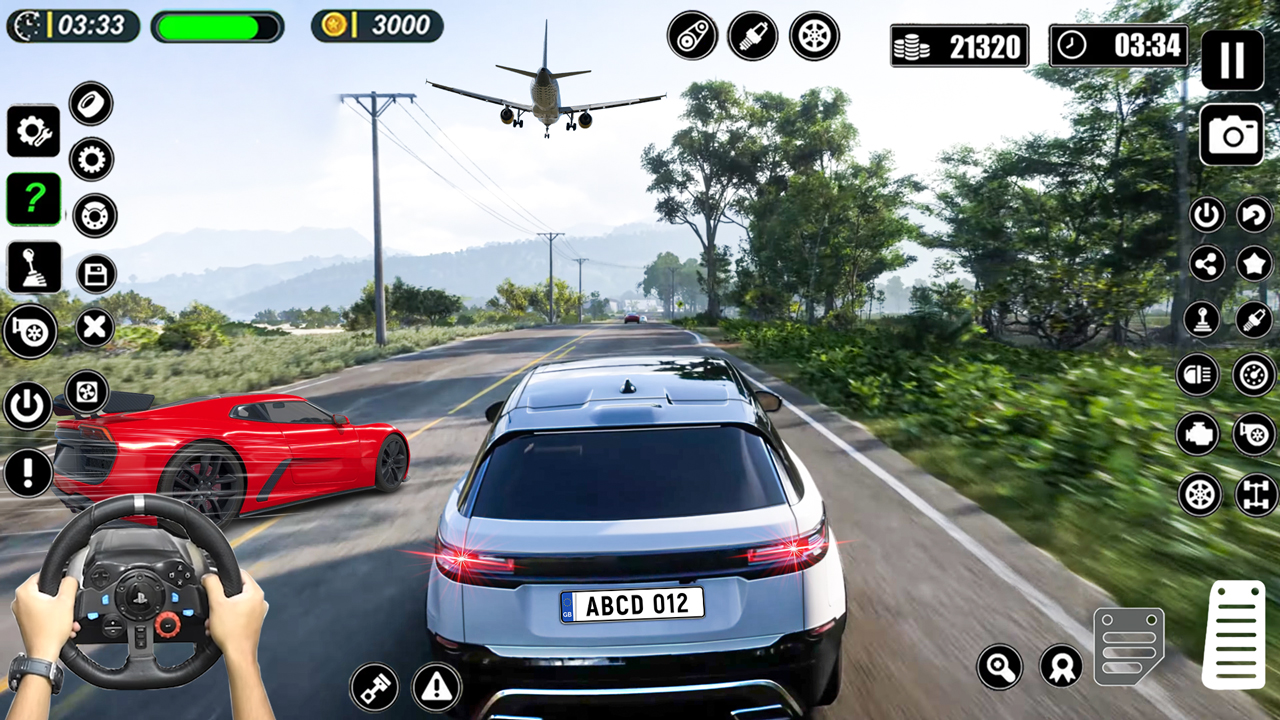The width and height of the screenshot is (1280, 720).
Task: Select the brake disc icon
Action: tap(95, 215)
